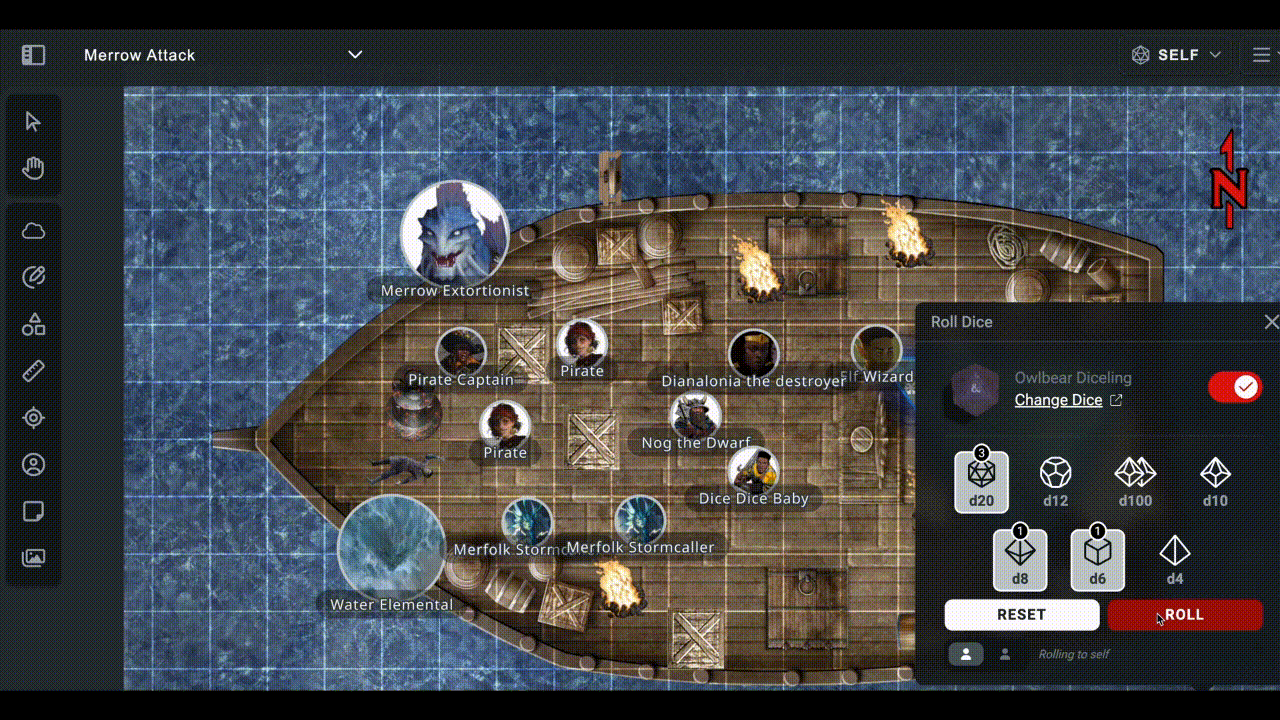Screen dimensions: 1280x720
Task: Activate the hand pan tool
Action: 33,168
